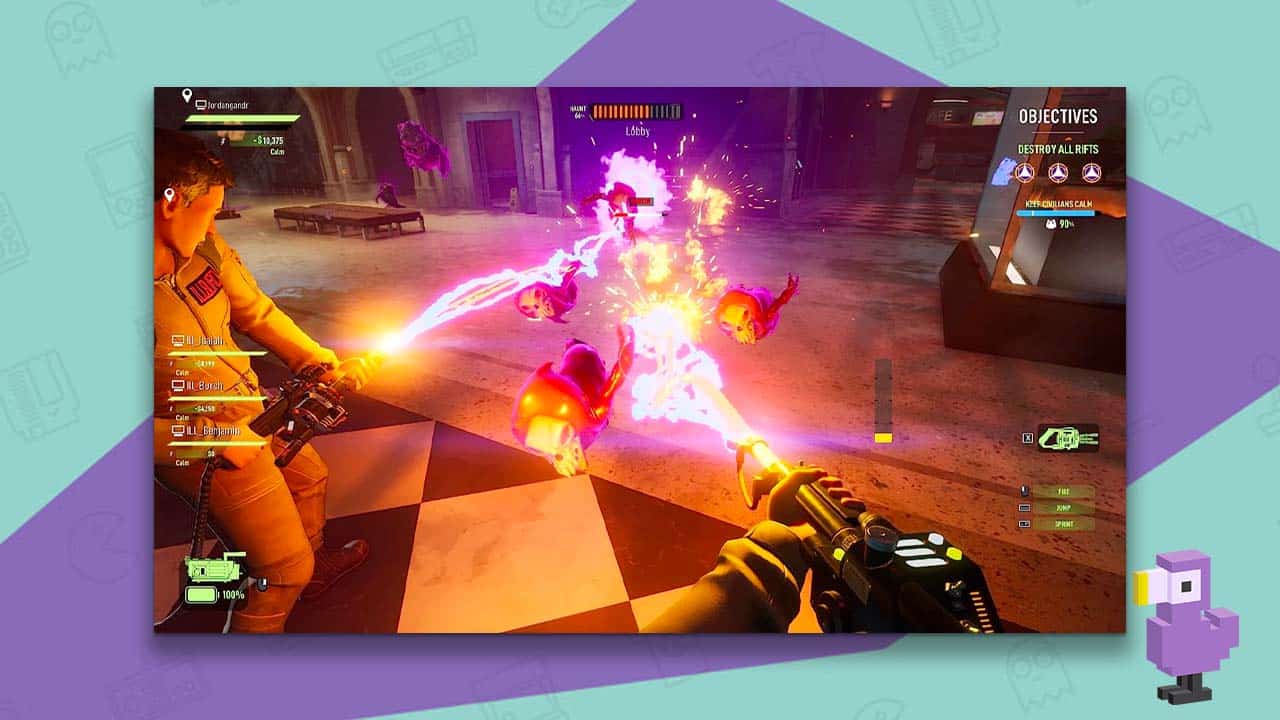
Task: Click the IIL_Isaiah teammate entry
Action: pyautogui.click(x=203, y=341)
